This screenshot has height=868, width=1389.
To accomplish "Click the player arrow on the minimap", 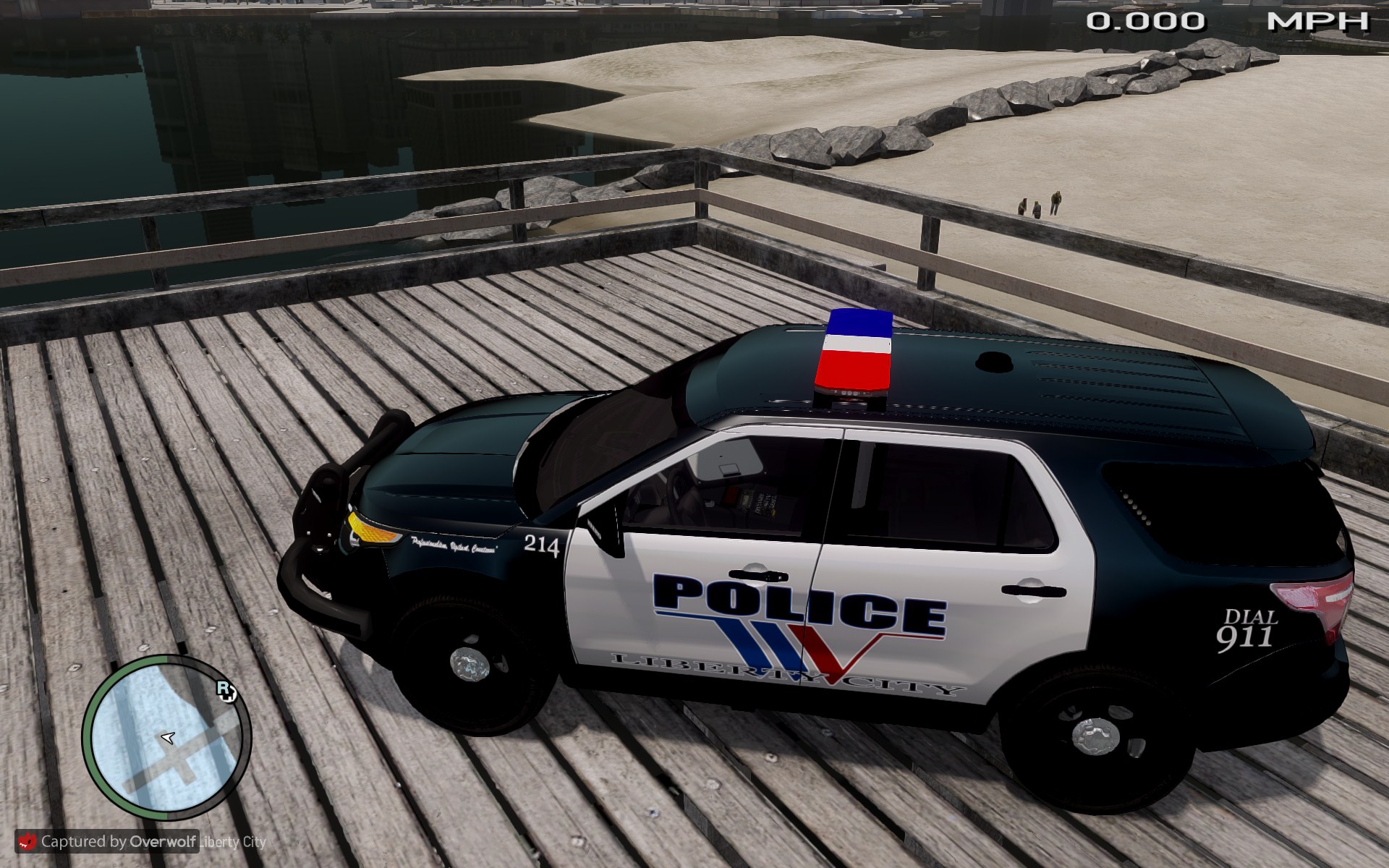I will click(169, 737).
